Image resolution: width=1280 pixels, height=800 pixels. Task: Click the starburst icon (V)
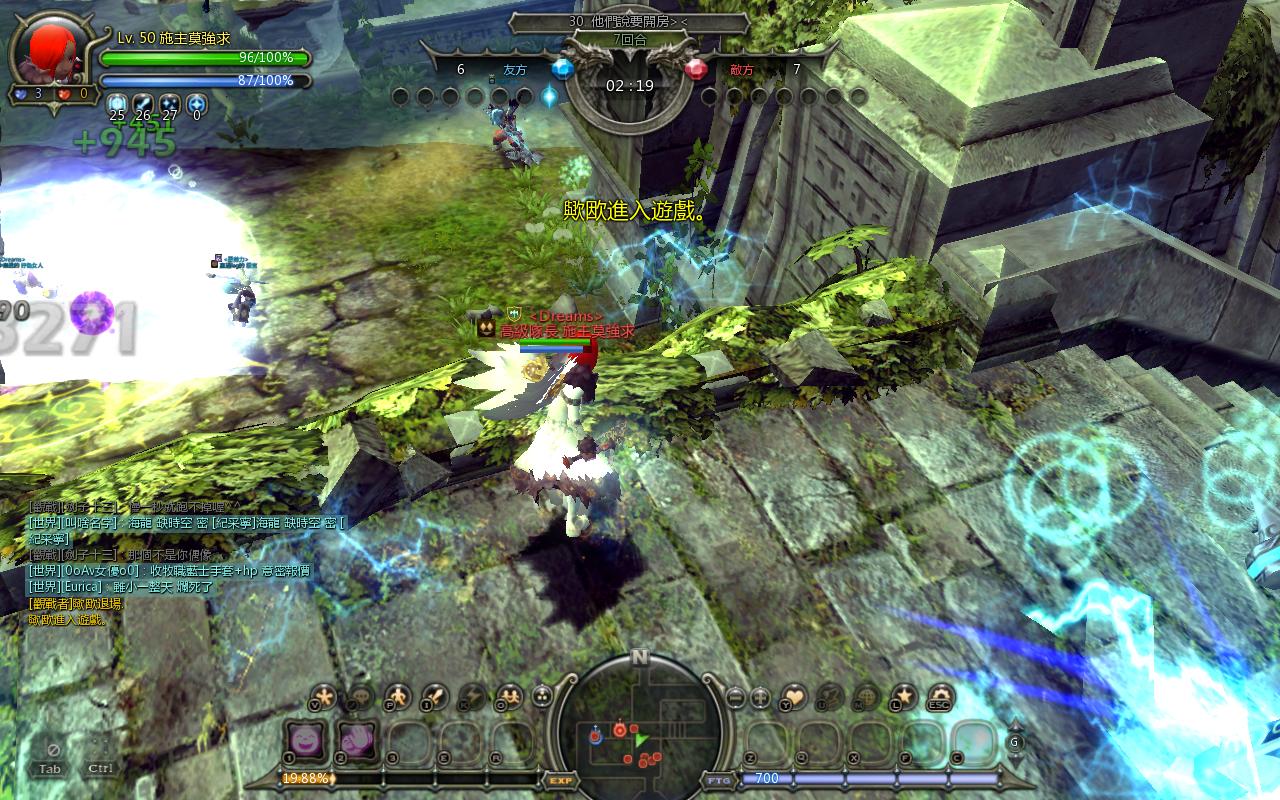(x=323, y=696)
